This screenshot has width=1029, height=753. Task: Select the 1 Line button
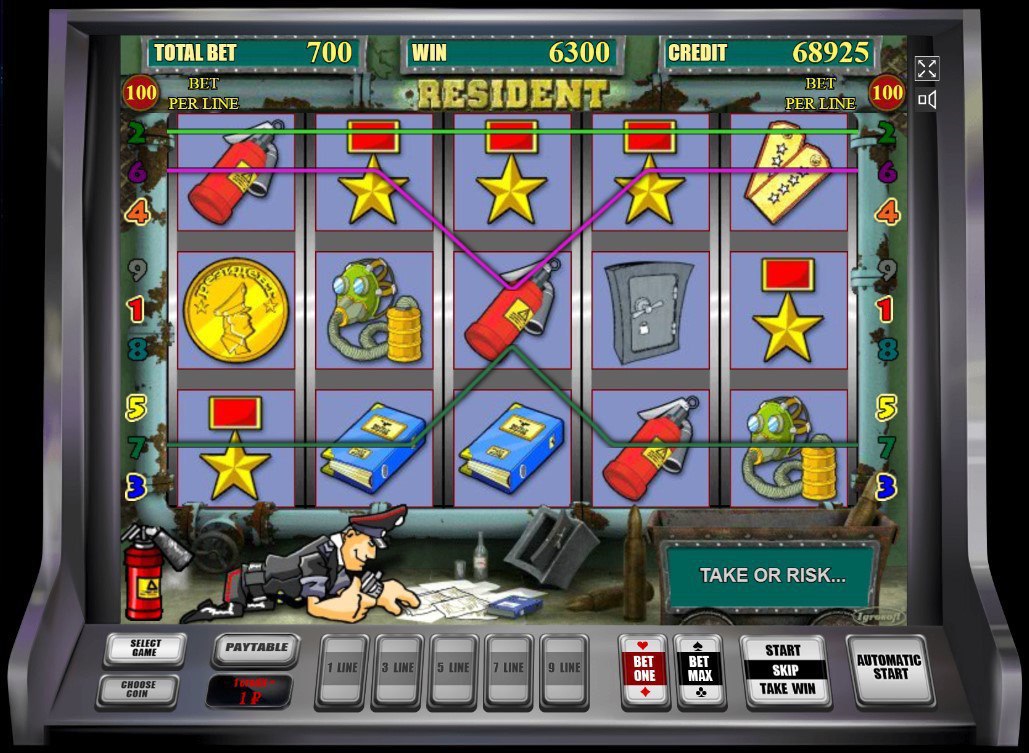click(x=341, y=668)
